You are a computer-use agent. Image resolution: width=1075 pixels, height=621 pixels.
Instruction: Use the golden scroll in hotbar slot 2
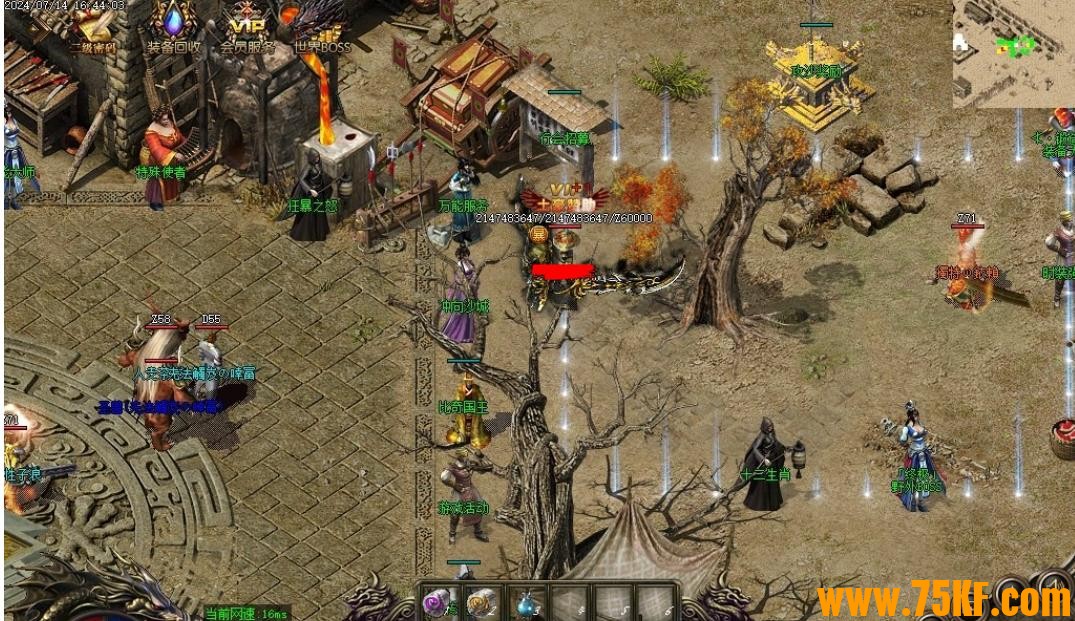(x=481, y=602)
